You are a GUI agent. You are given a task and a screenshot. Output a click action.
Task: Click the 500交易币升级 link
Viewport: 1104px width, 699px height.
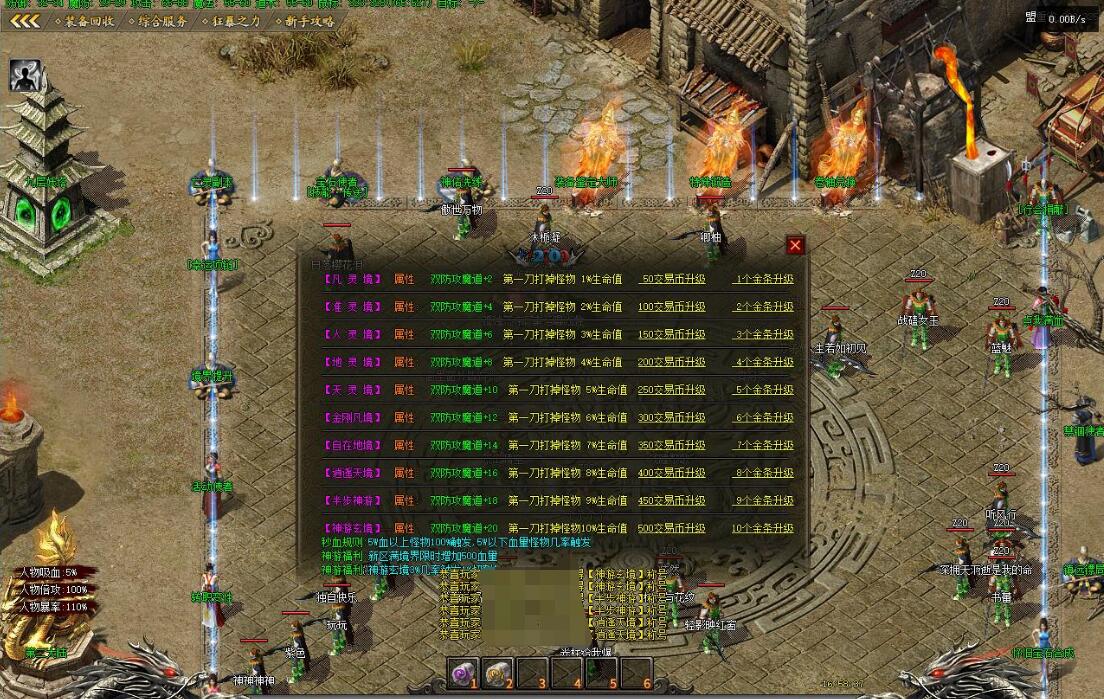tap(672, 527)
